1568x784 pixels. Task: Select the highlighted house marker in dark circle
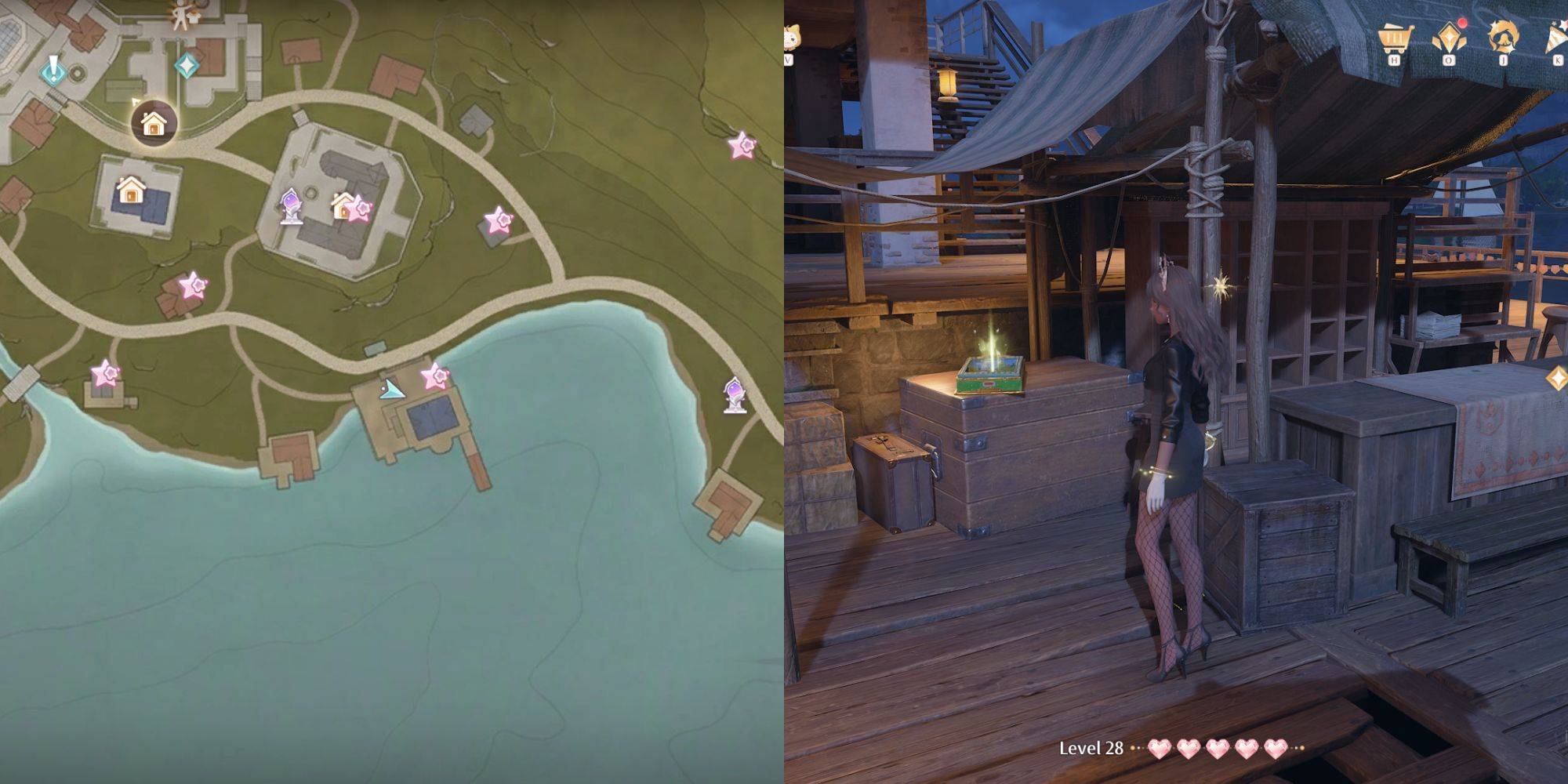[154, 123]
